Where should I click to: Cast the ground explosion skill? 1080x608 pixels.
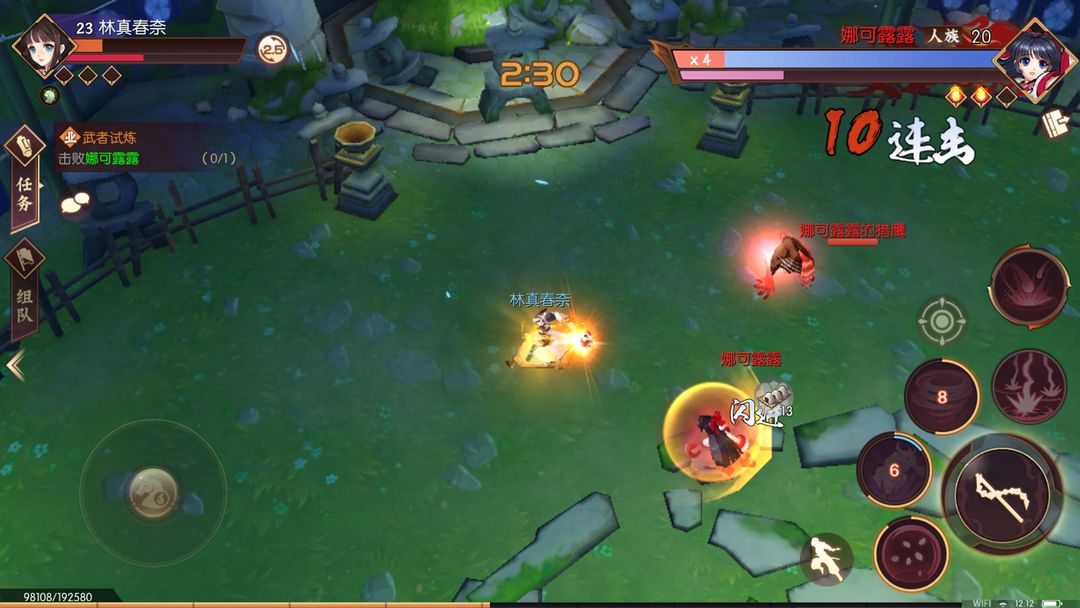[x=1028, y=286]
